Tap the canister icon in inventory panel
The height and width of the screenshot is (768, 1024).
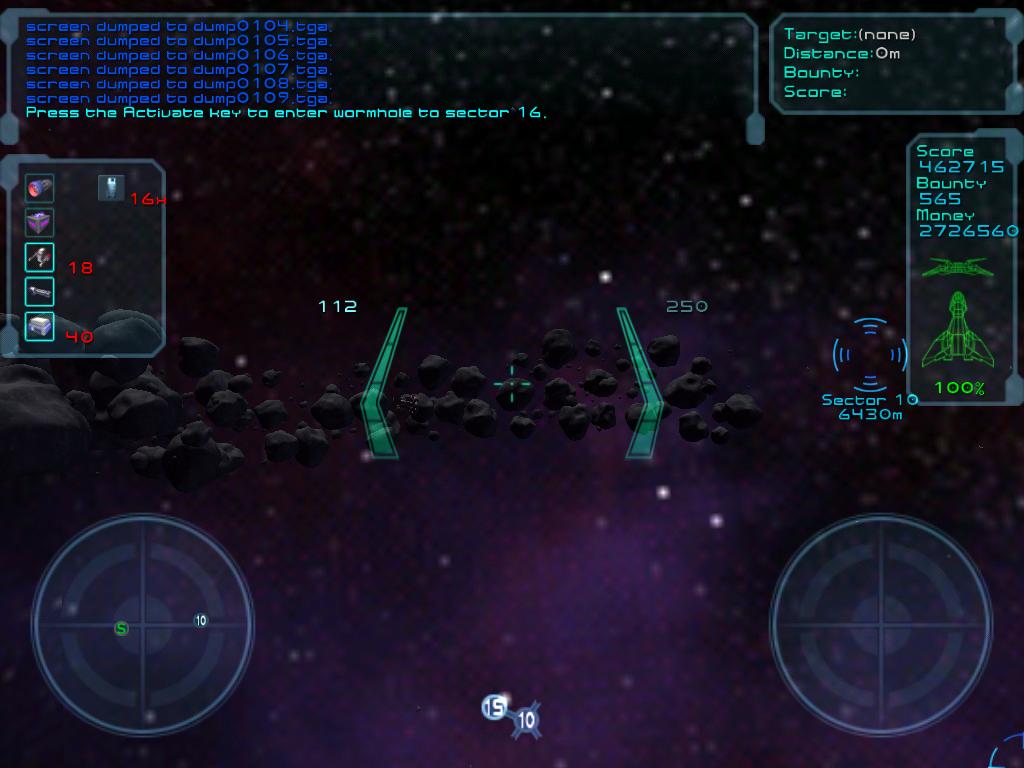click(x=110, y=188)
